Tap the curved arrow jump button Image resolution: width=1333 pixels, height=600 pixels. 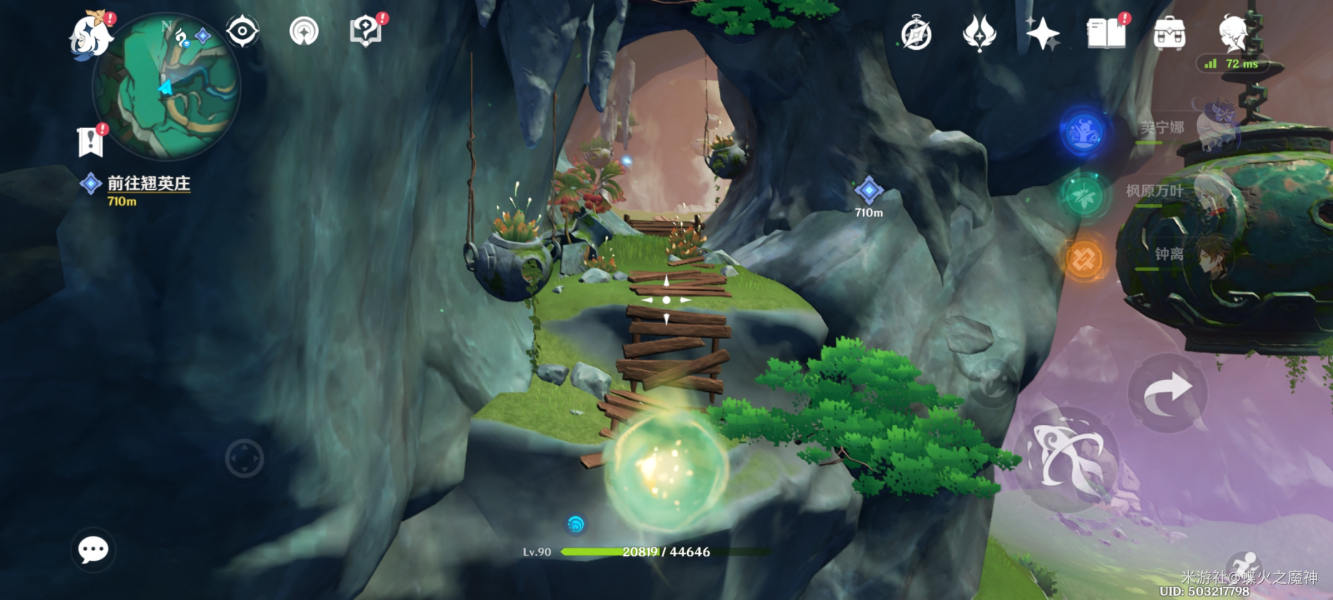coord(1168,392)
